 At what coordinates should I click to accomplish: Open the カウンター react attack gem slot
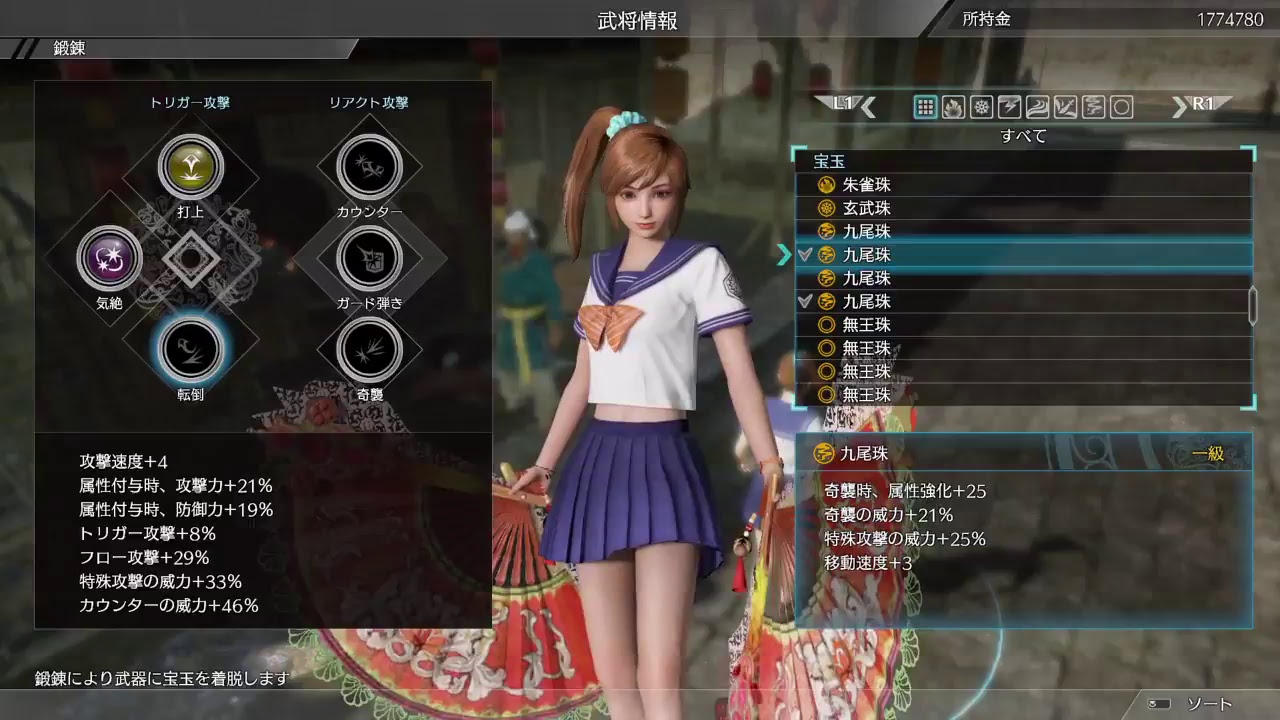(x=370, y=168)
